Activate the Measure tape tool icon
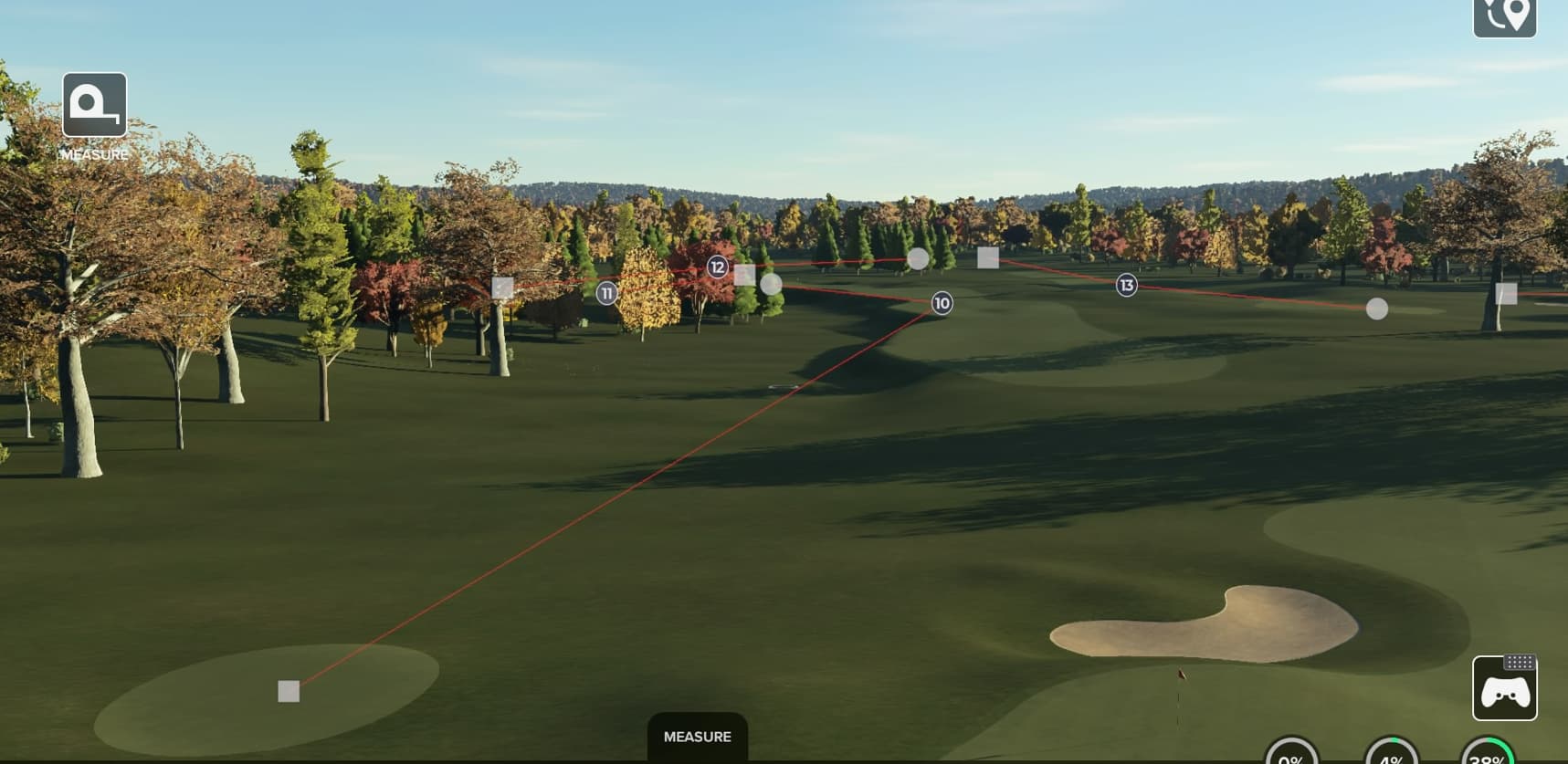Image resolution: width=1568 pixels, height=764 pixels. [x=94, y=105]
